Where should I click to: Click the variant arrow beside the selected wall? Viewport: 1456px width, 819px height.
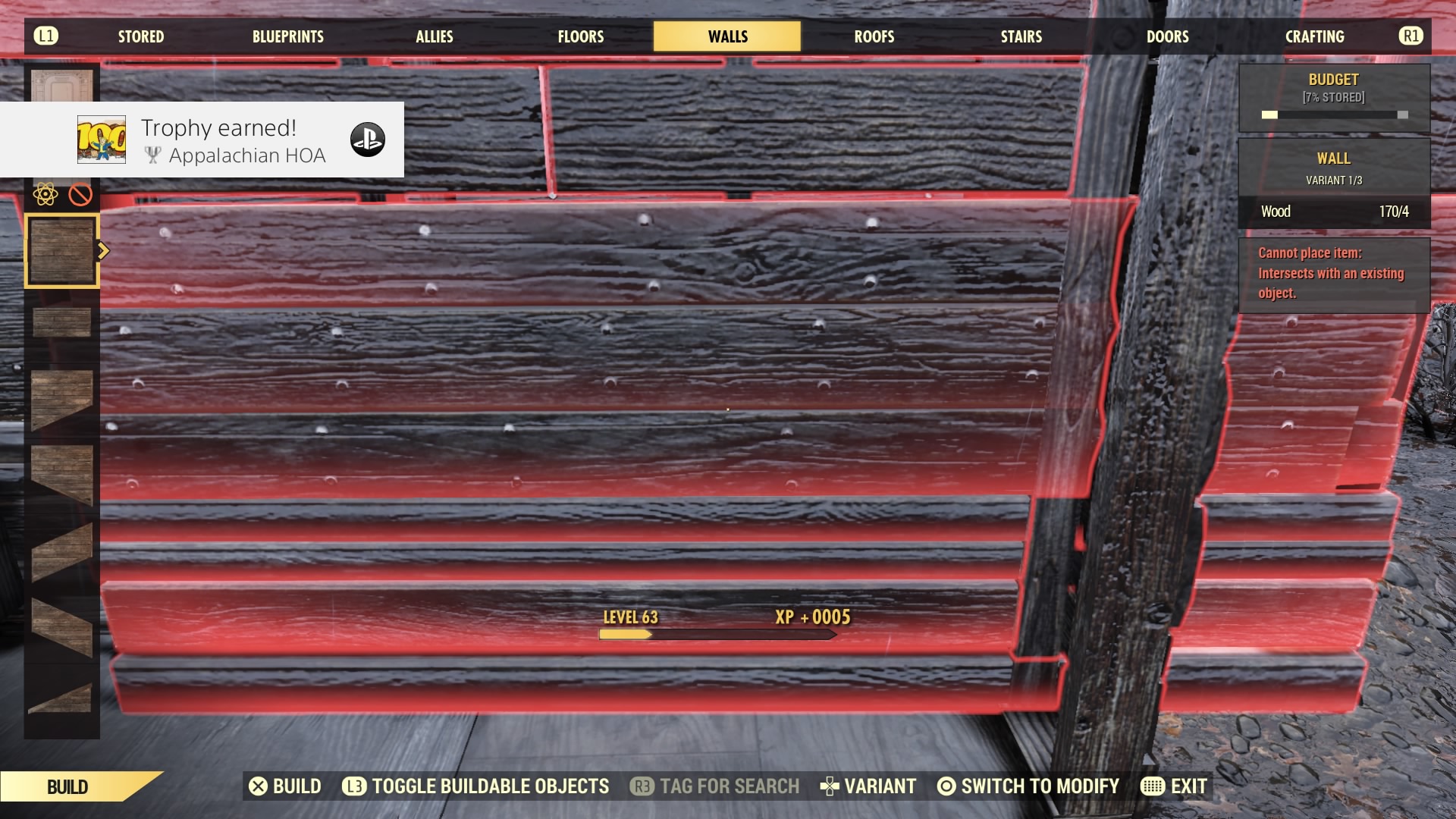pyautogui.click(x=104, y=251)
